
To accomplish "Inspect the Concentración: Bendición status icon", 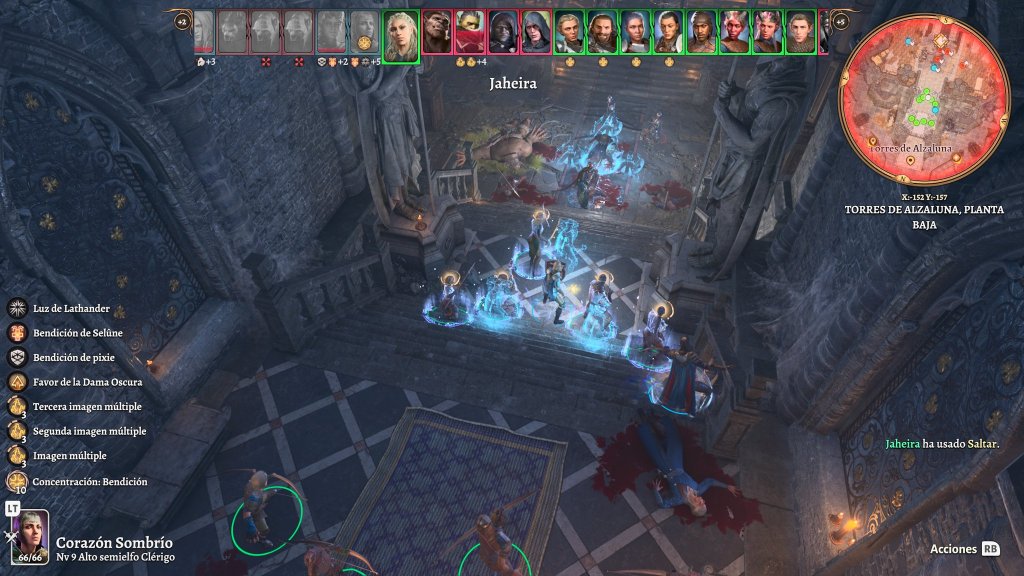I will coord(17,481).
